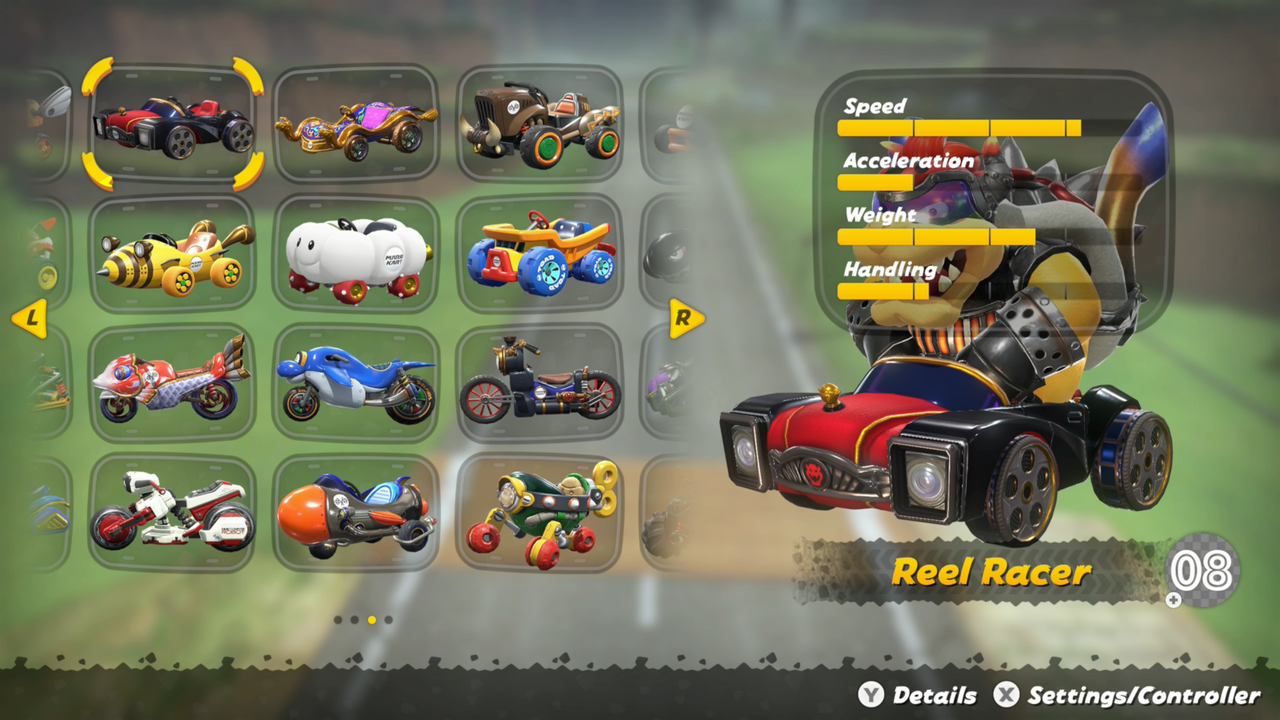
Task: Select the blue dolphin sport bike
Action: (356, 383)
